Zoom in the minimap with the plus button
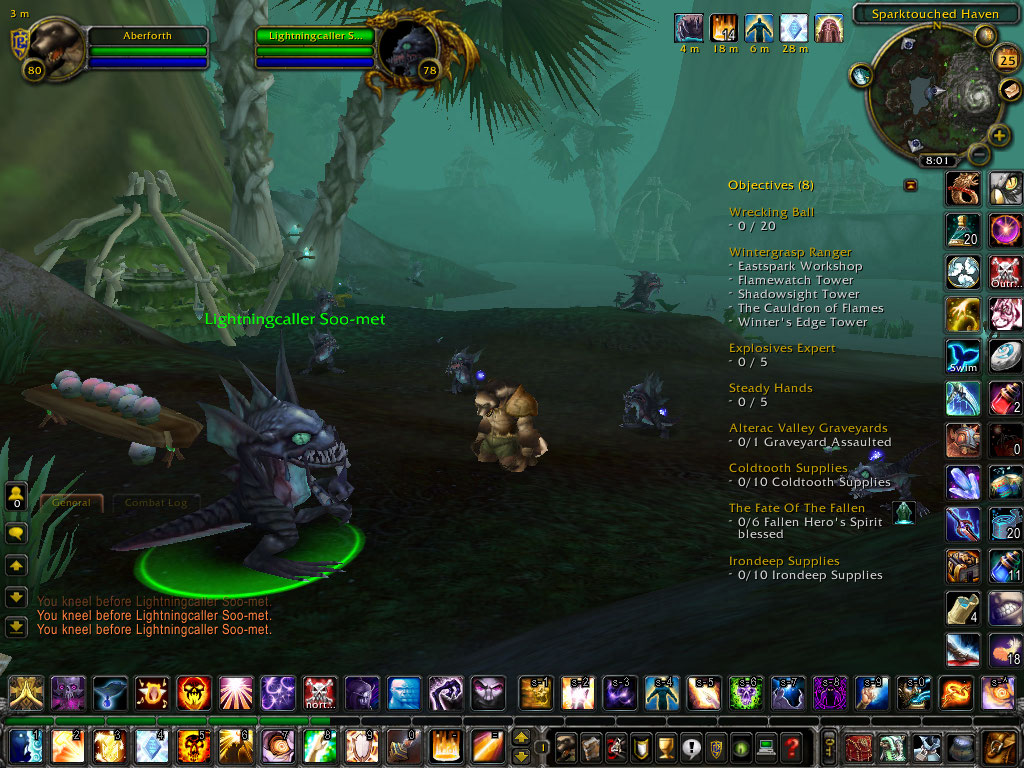This screenshot has height=768, width=1024. pos(998,135)
